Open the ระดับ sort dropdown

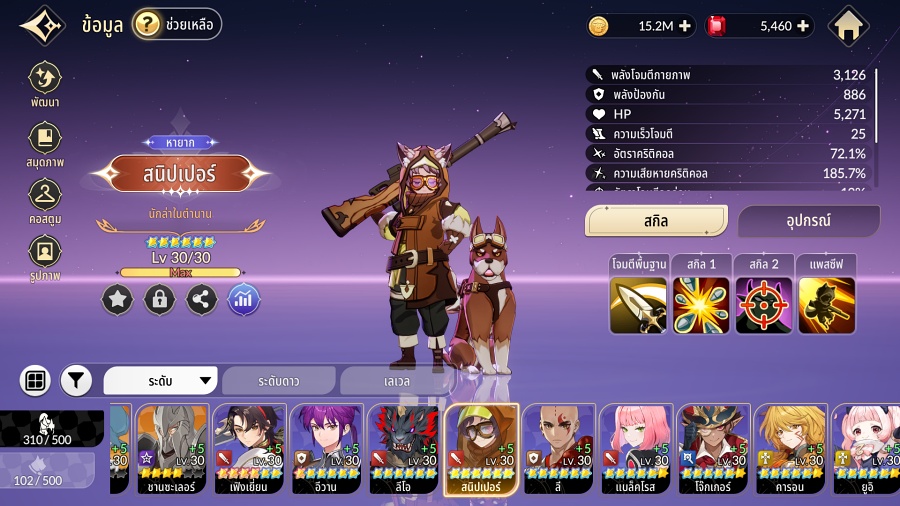tap(161, 381)
